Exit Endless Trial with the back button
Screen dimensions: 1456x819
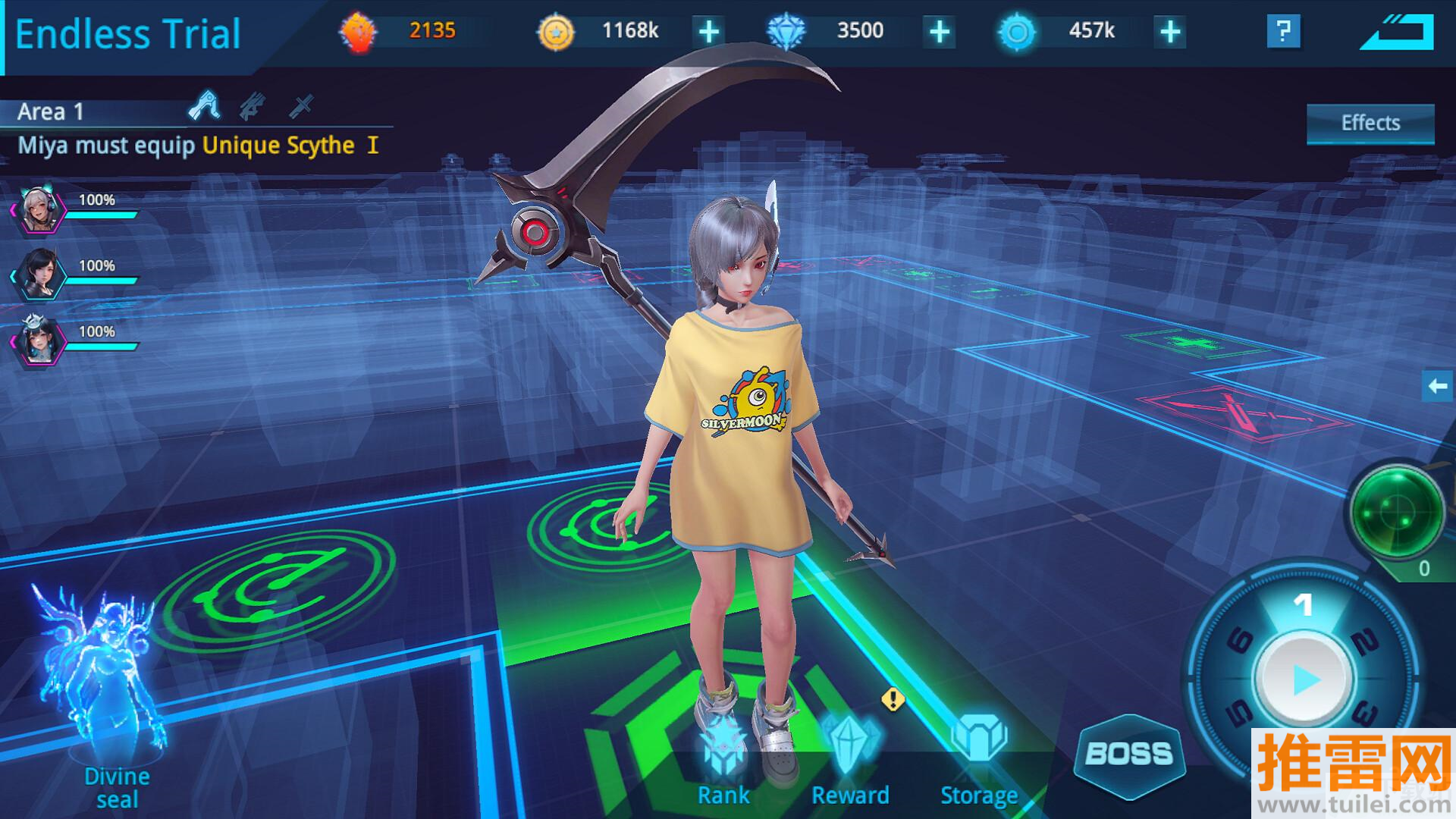(1397, 33)
